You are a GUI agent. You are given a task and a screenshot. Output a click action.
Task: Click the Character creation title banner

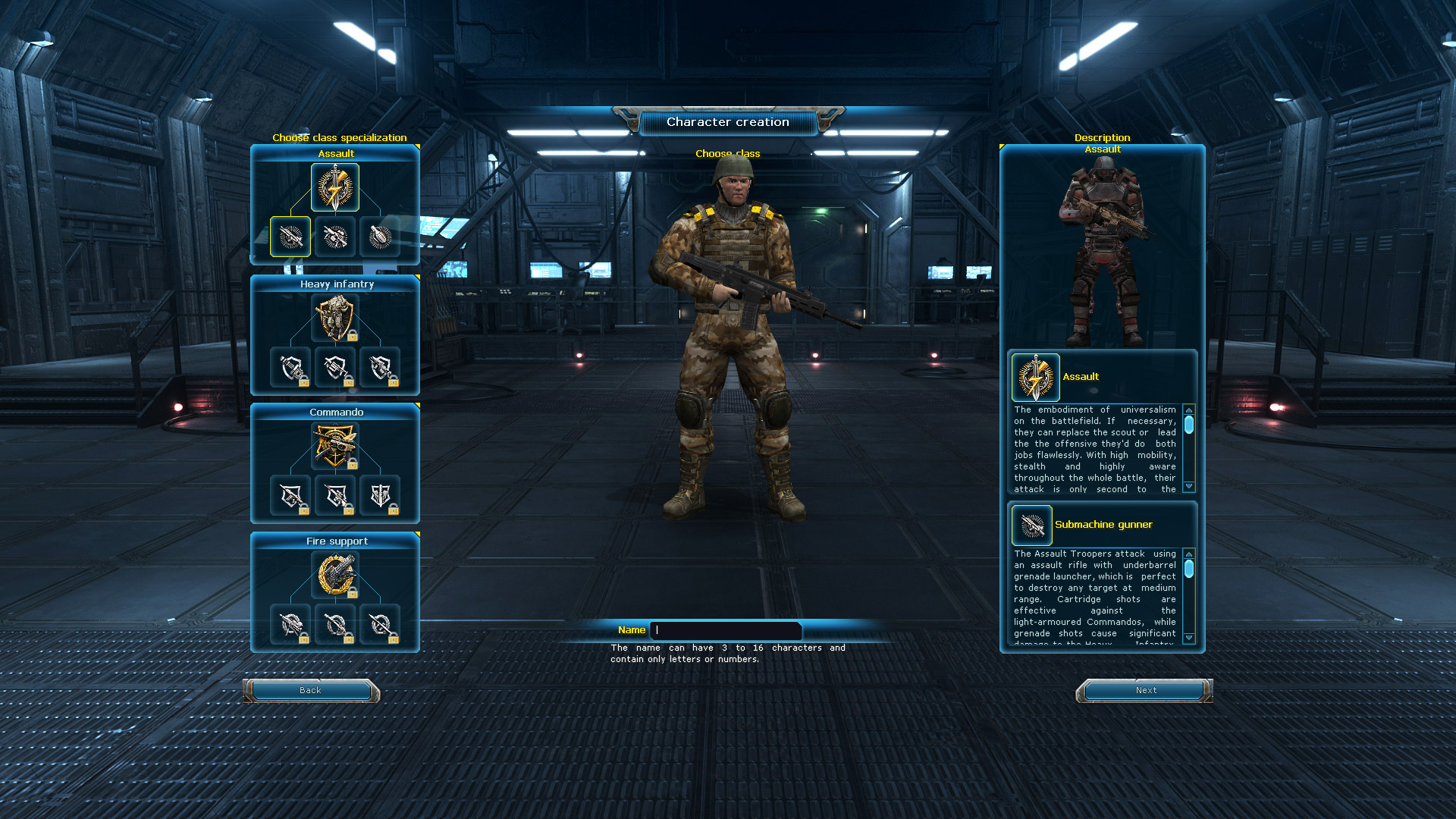pos(726,121)
